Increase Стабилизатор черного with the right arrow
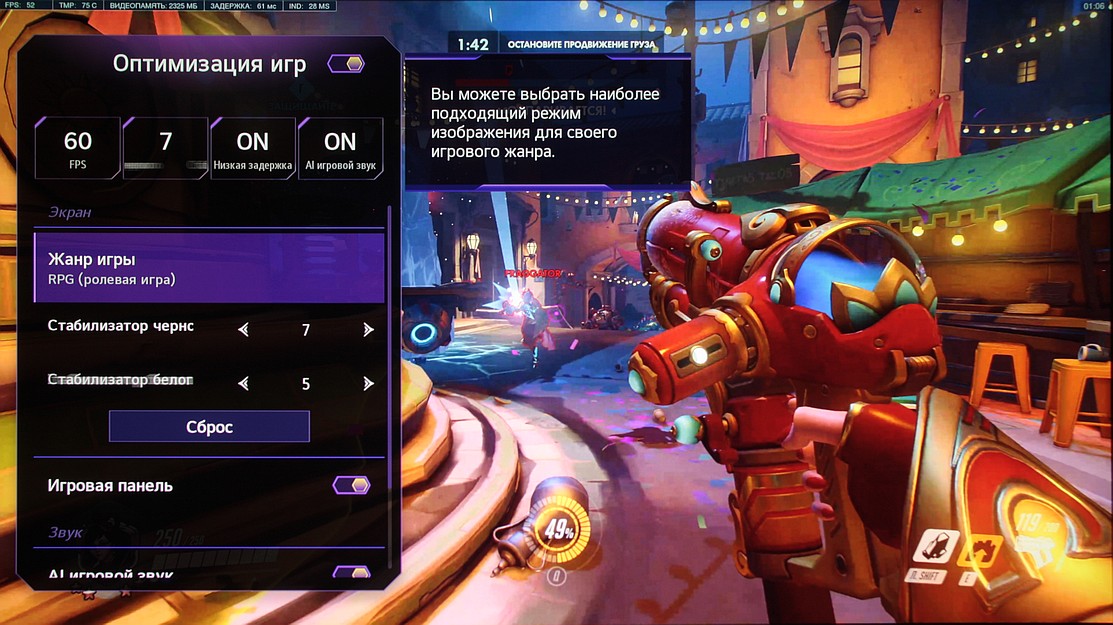This screenshot has height=625, width=1113. click(x=368, y=329)
